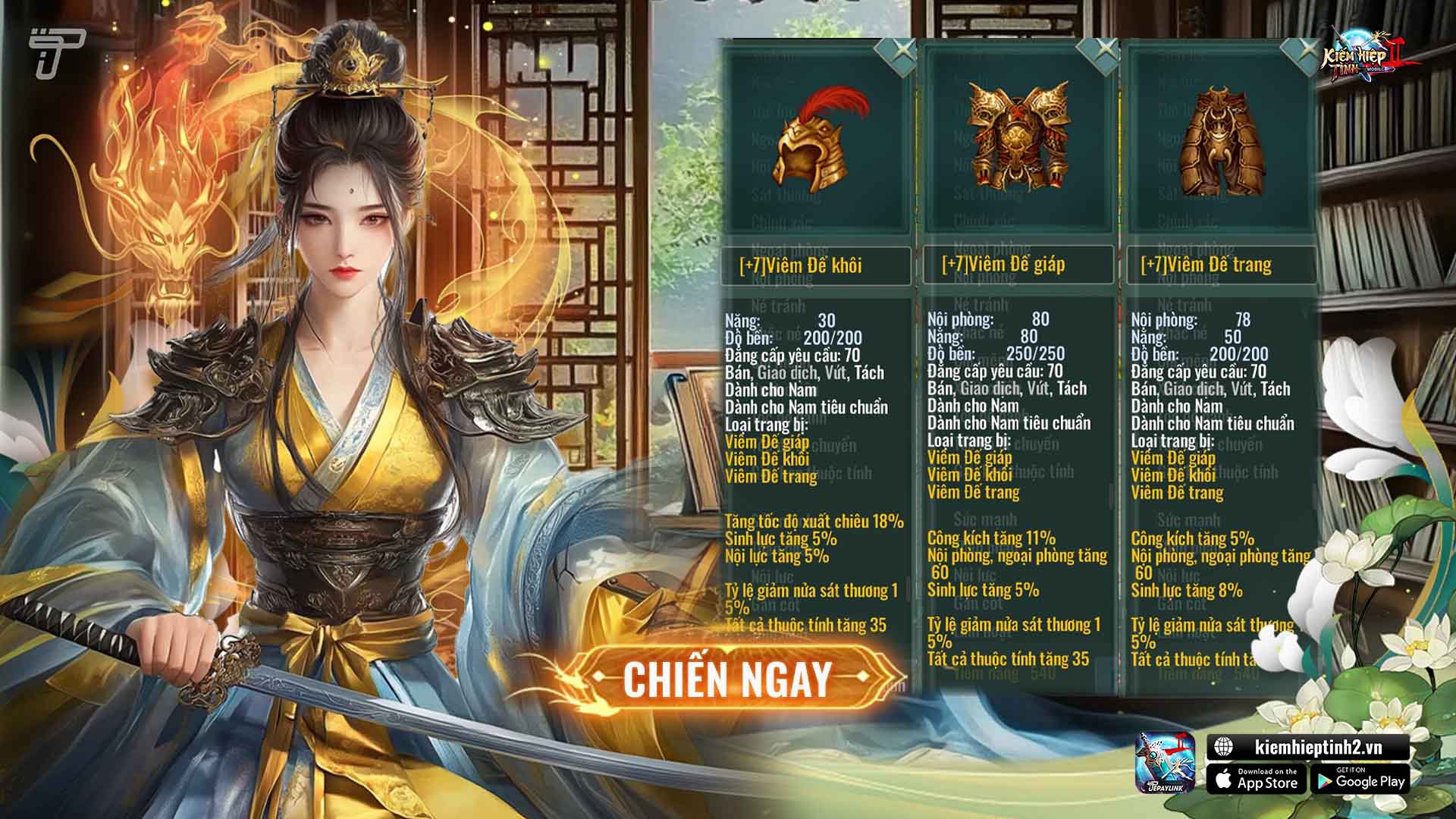Select the Viêm Đế giáp armor item icon
This screenshot has width=1456, height=819.
pos(1016,136)
